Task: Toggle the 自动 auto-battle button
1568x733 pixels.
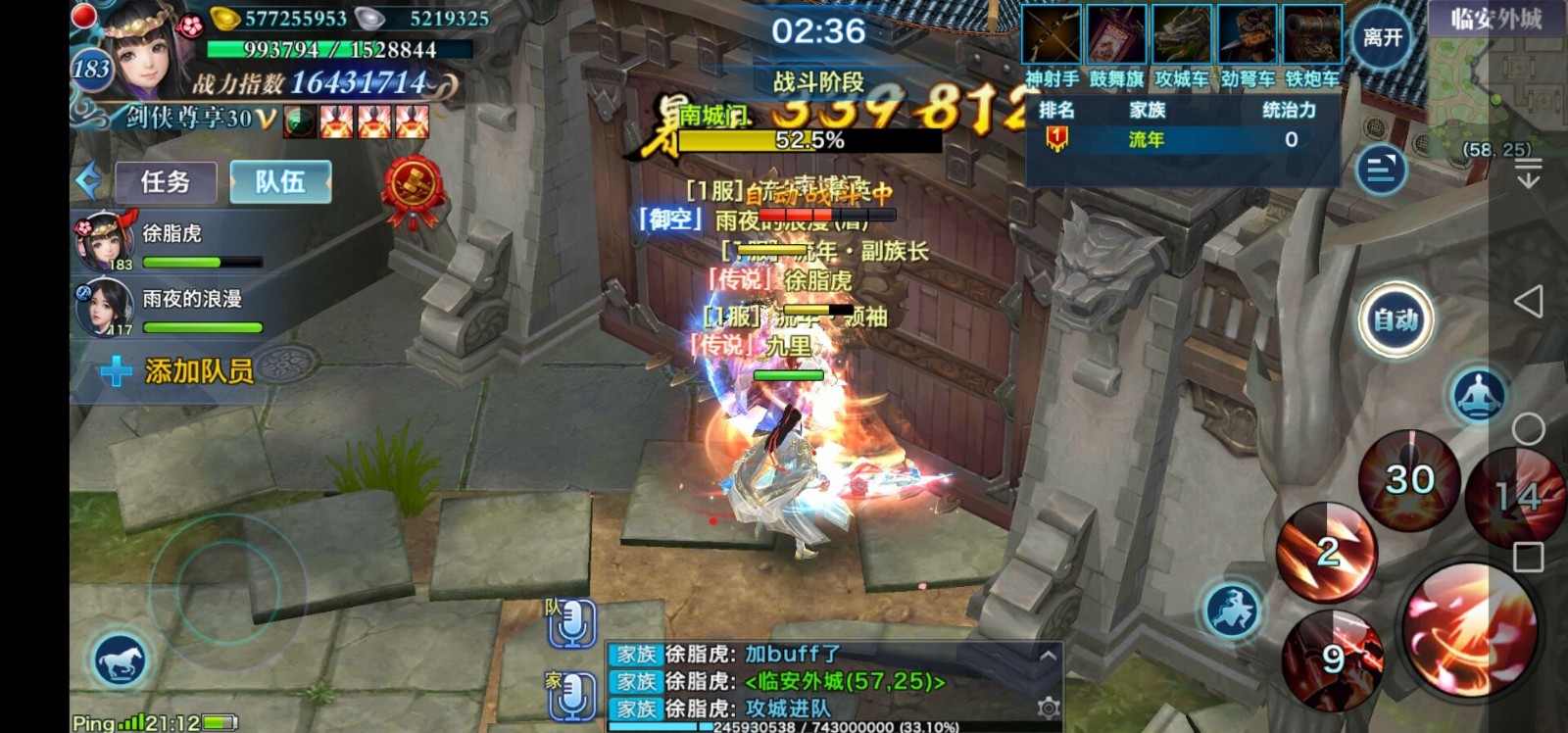Action: (1396, 317)
